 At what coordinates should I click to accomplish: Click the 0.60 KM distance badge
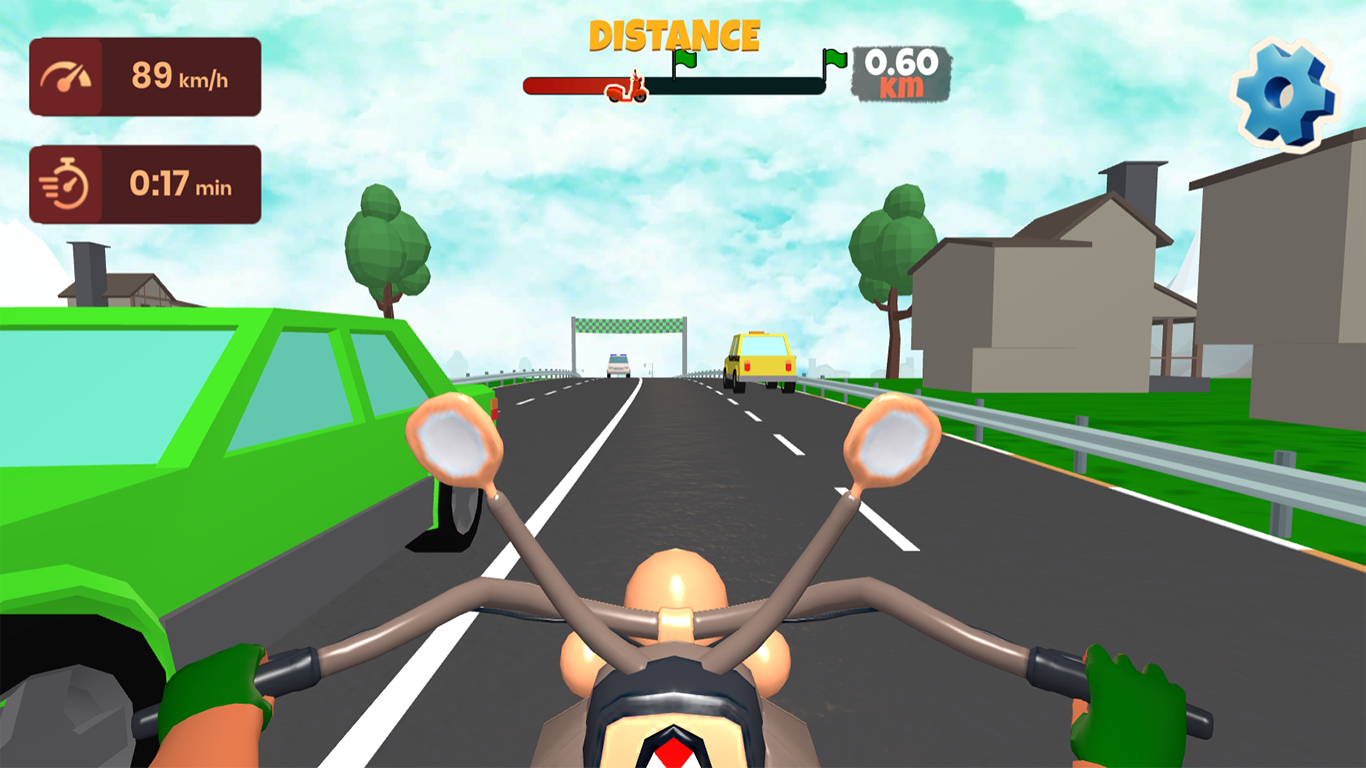tap(898, 75)
